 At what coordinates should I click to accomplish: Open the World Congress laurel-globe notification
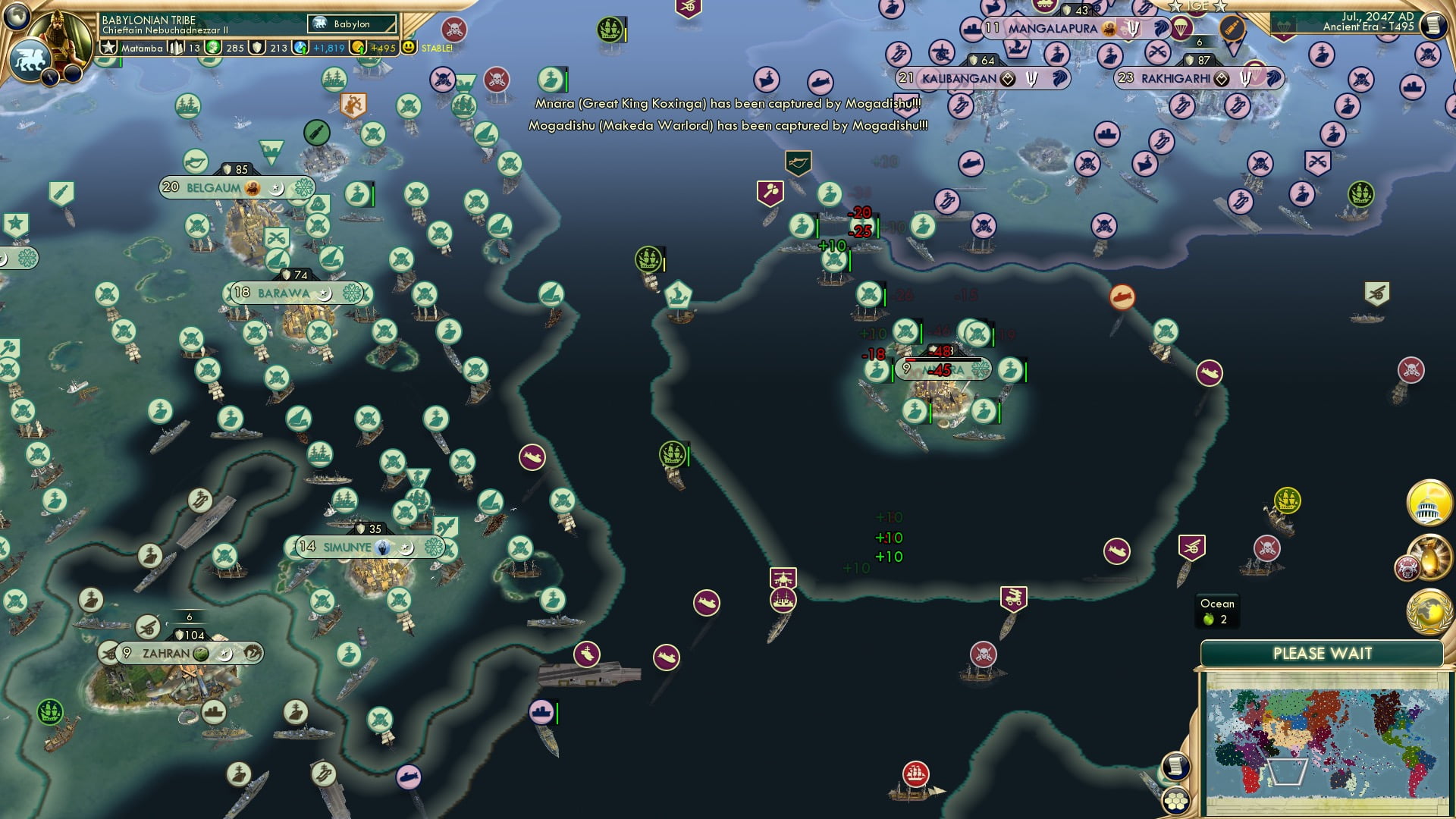(1429, 610)
